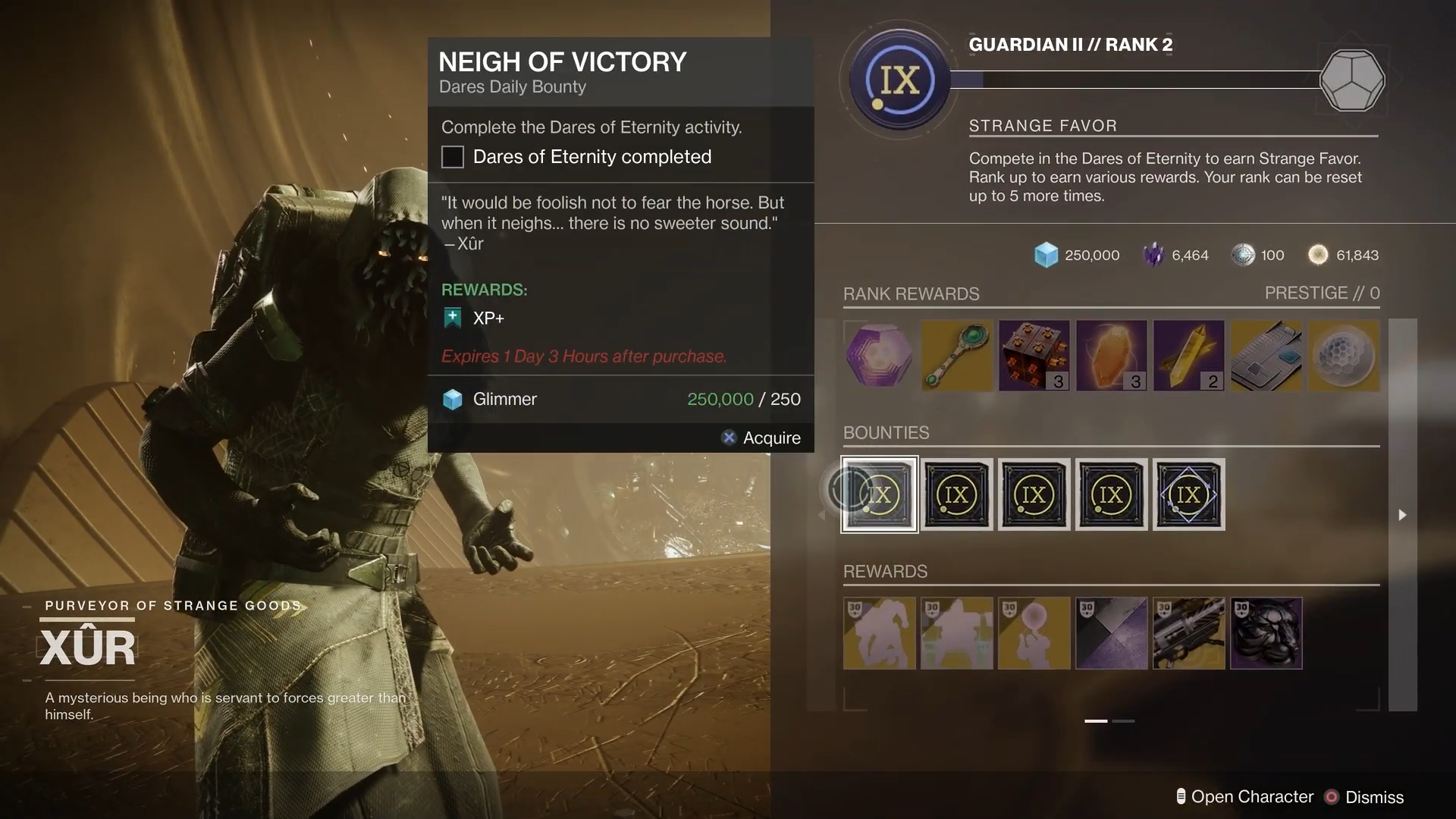Screen dimensions: 1456x819
Task: Pick the yellow crystal prism rank reward
Action: click(1189, 356)
